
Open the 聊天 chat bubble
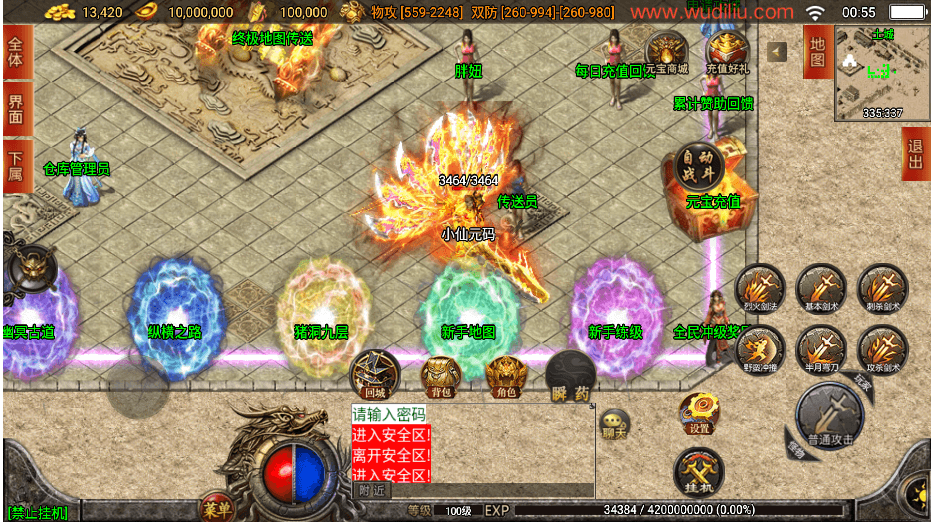(x=614, y=423)
